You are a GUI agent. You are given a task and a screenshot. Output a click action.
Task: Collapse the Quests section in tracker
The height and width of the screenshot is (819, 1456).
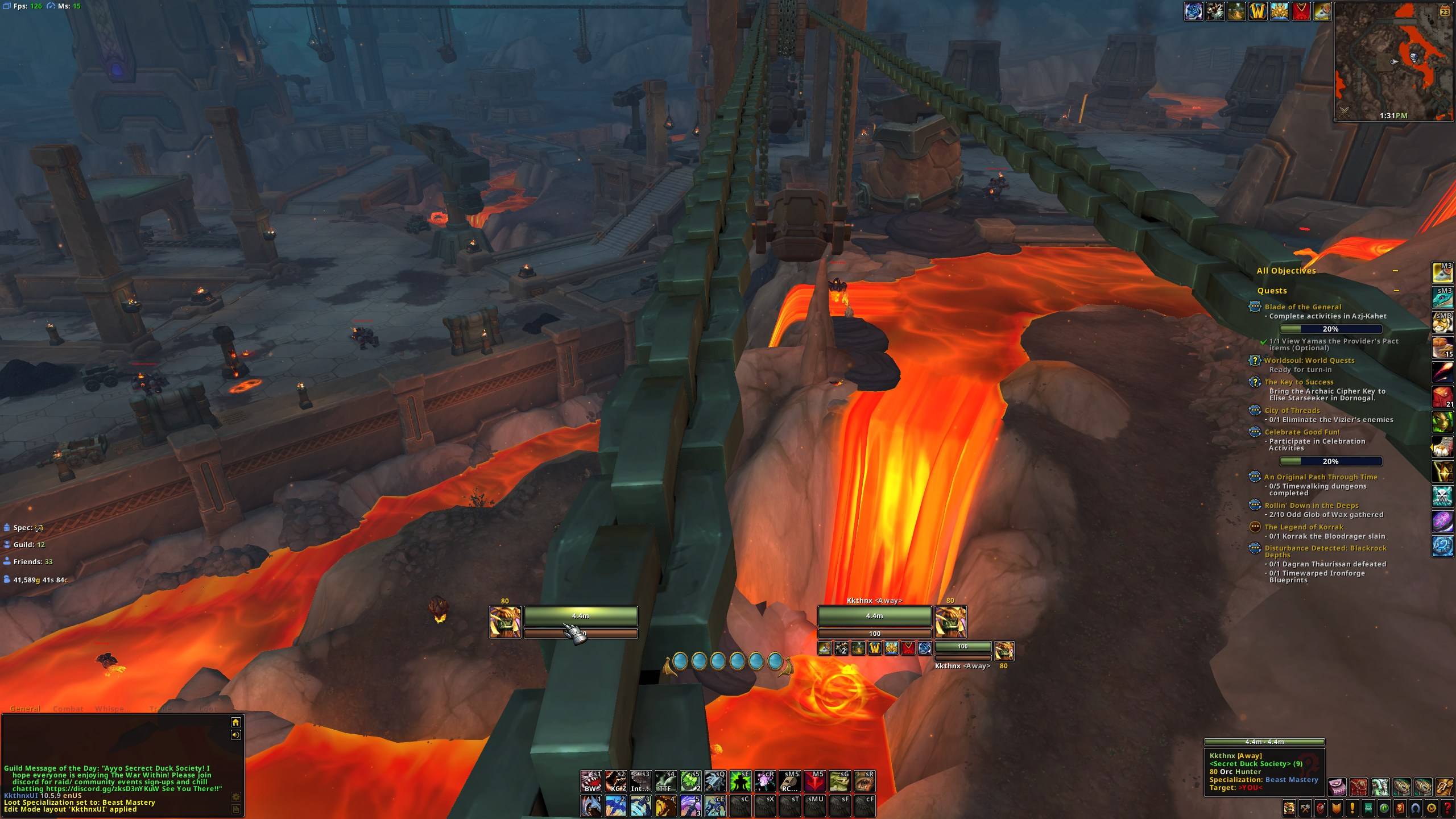pos(1395,291)
